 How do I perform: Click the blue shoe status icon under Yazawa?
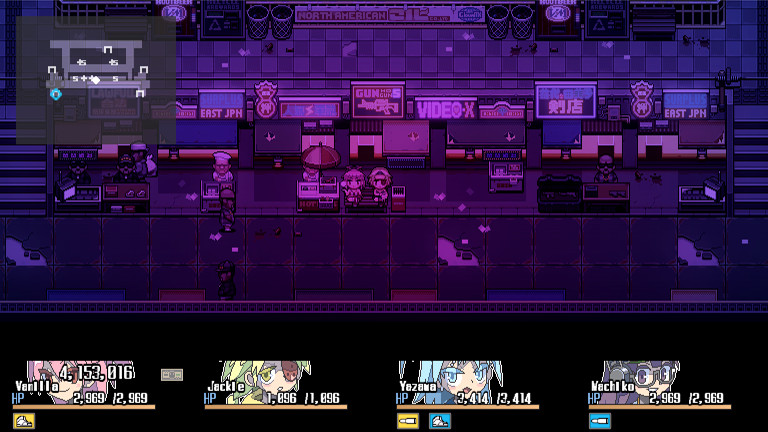click(439, 421)
